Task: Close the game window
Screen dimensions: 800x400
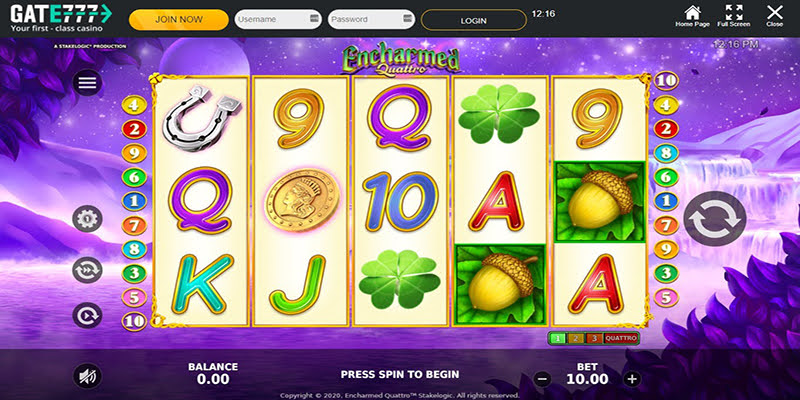Action: [x=775, y=16]
